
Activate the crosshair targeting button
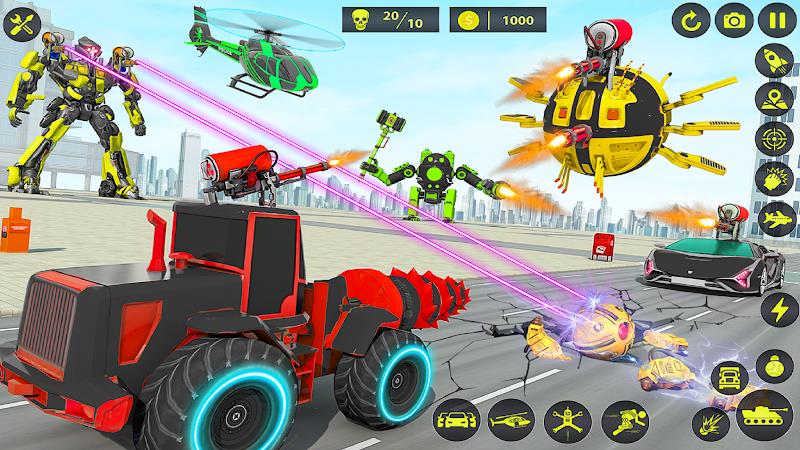pos(776,139)
